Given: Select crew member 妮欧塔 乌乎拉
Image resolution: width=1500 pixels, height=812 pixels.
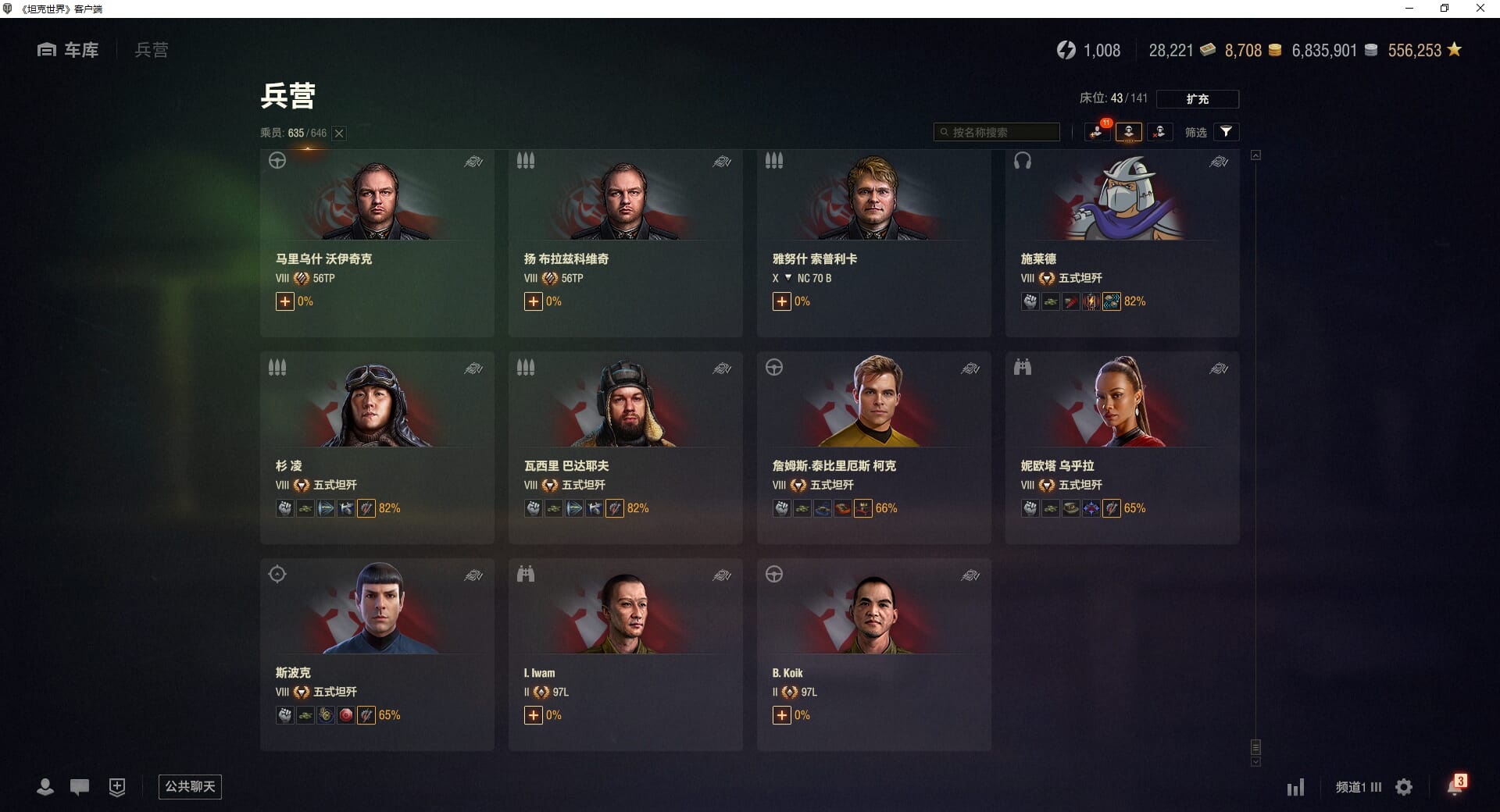Looking at the screenshot, I should (1122, 449).
